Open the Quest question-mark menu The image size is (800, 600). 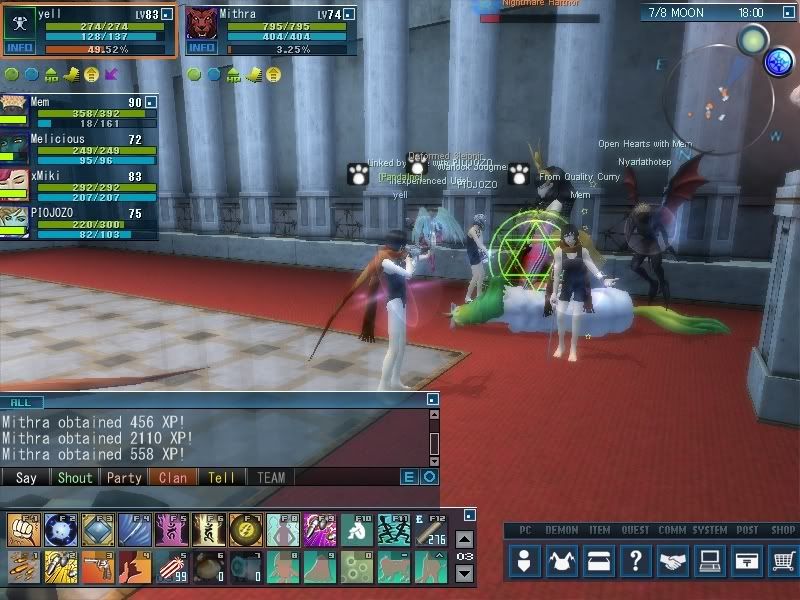[x=636, y=561]
